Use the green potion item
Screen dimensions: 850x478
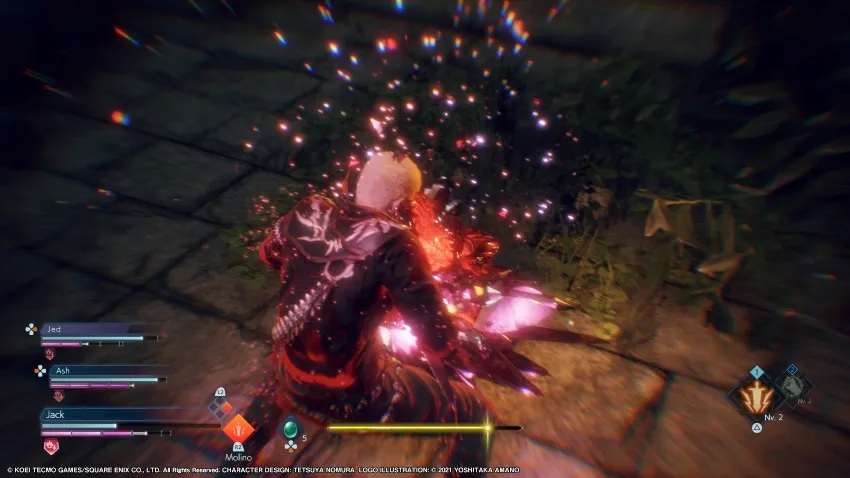point(290,429)
